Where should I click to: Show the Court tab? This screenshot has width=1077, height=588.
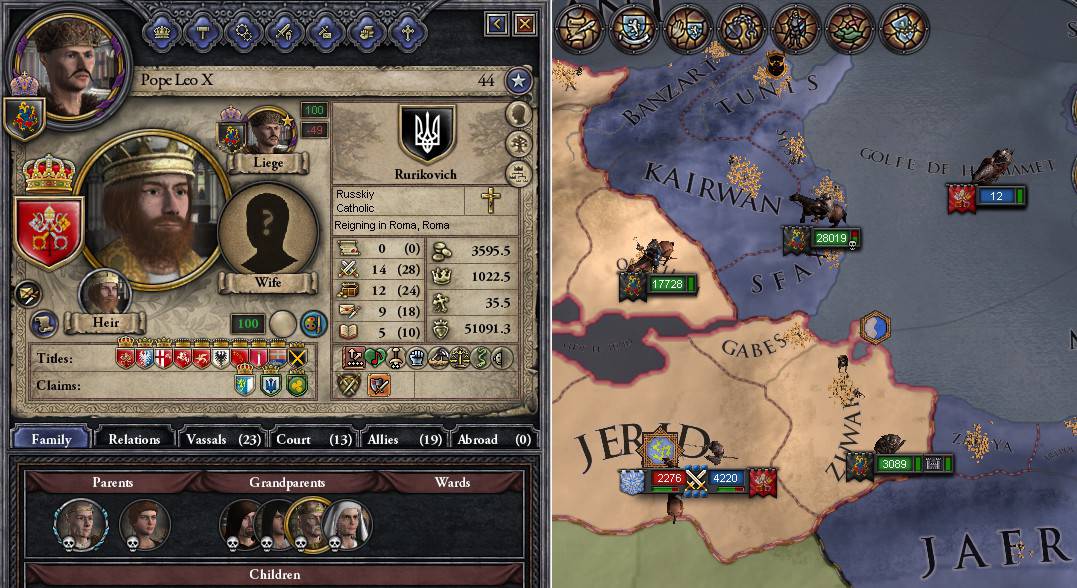click(313, 439)
